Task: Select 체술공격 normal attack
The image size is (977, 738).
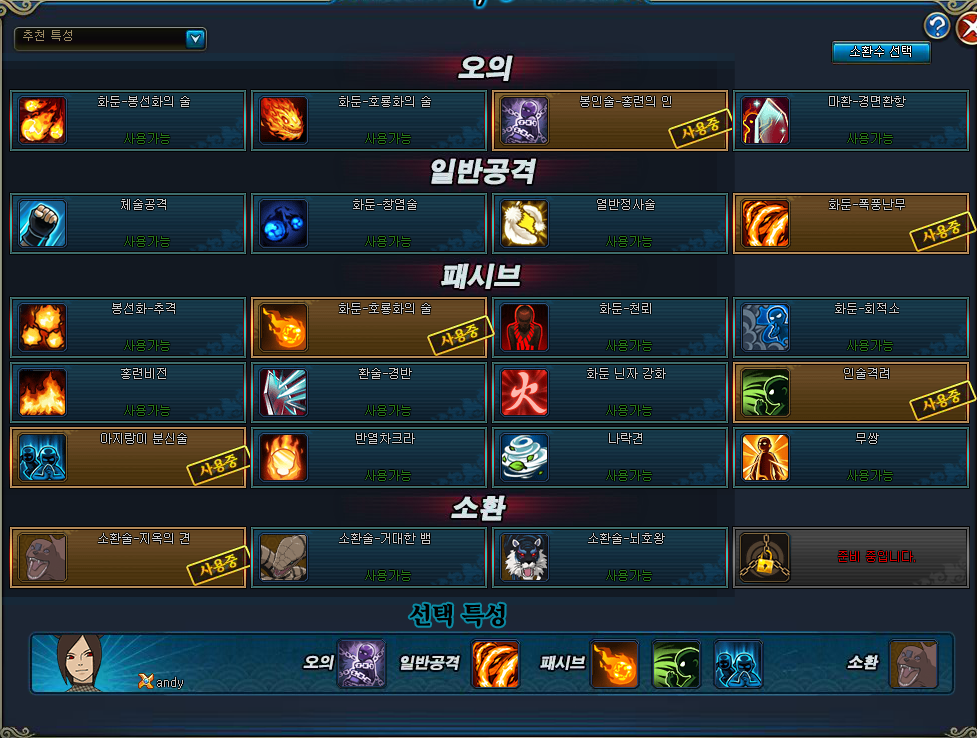Action: click(128, 223)
